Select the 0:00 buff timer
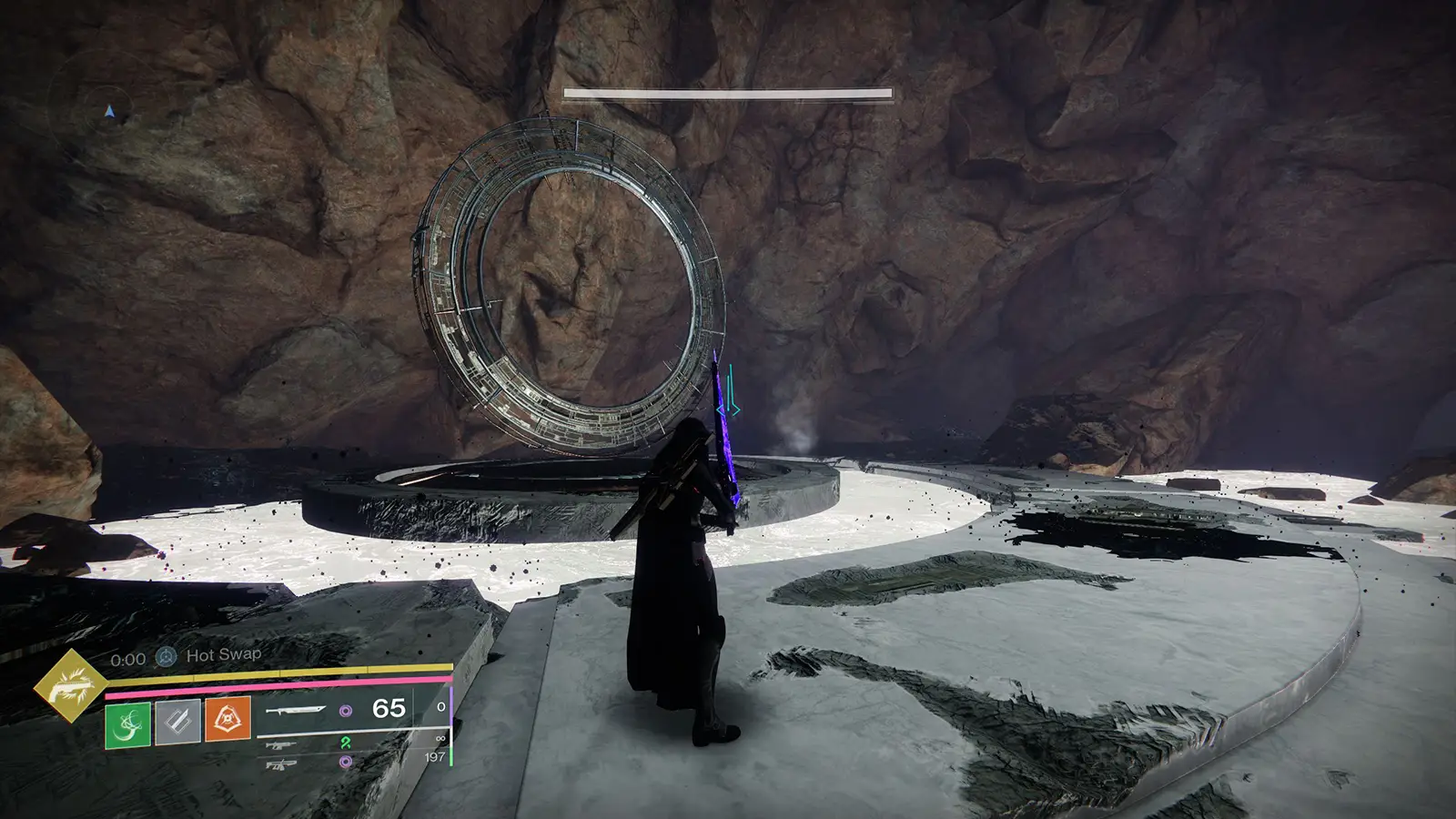 pyautogui.click(x=127, y=656)
